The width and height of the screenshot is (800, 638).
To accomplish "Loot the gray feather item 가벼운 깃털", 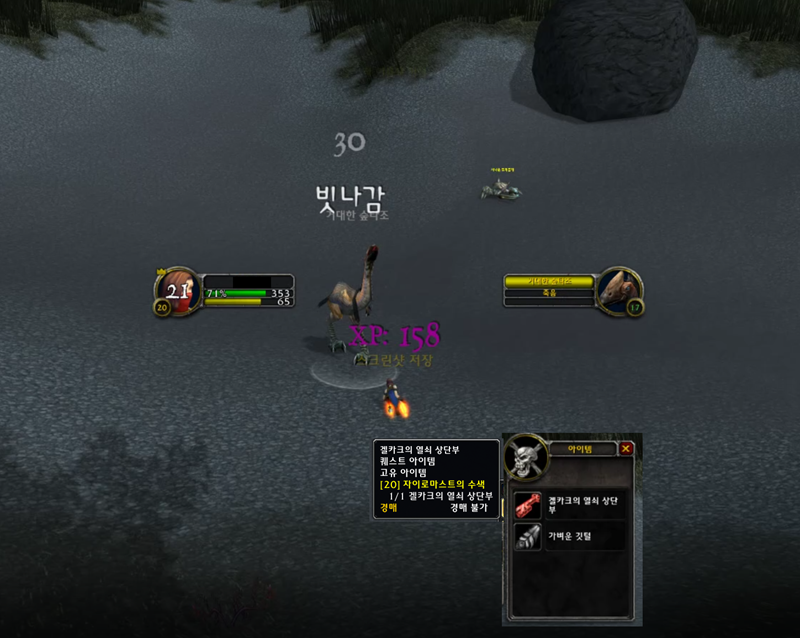I will click(x=528, y=537).
